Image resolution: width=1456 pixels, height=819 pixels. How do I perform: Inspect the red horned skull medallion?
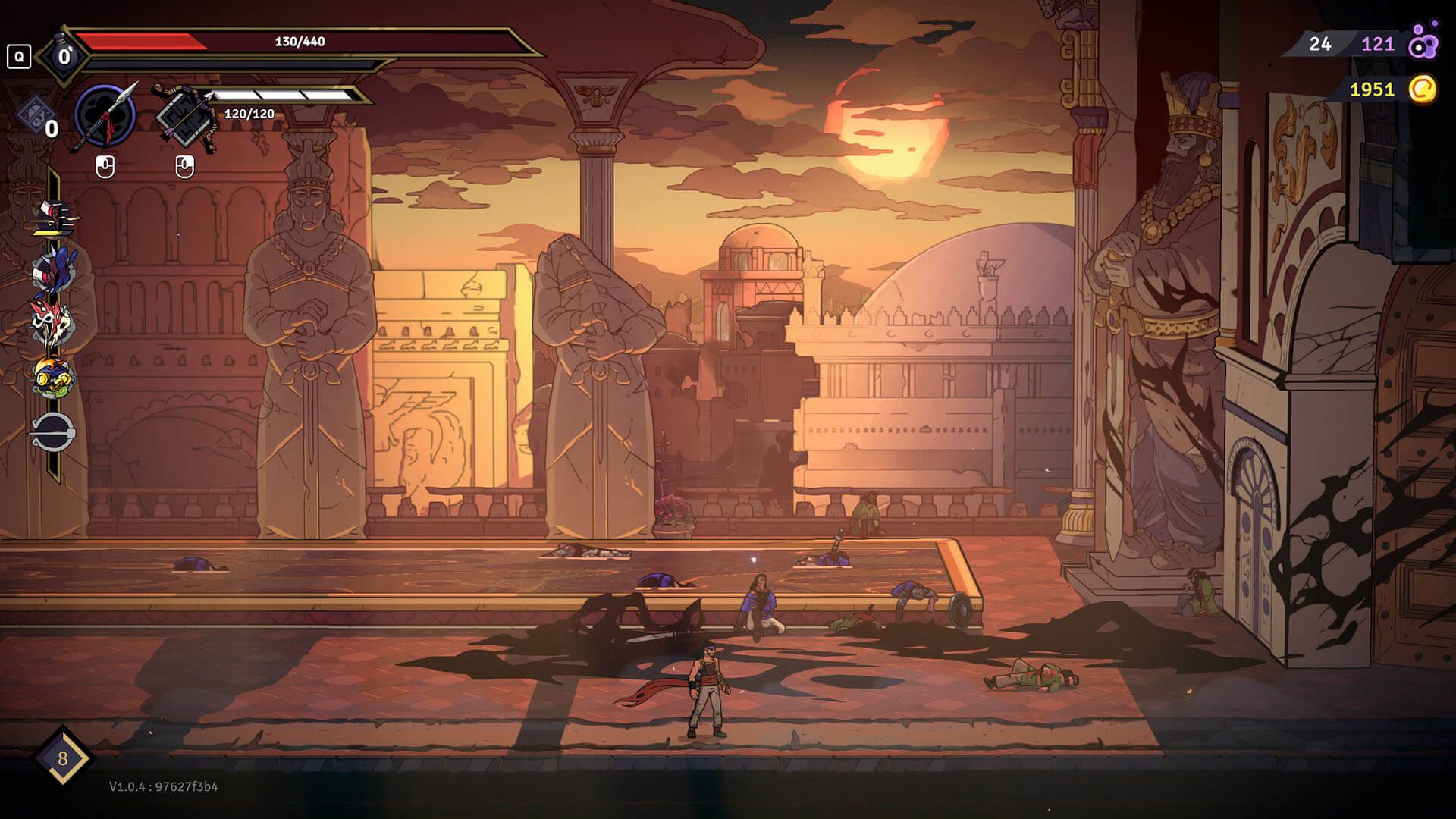[x=52, y=321]
